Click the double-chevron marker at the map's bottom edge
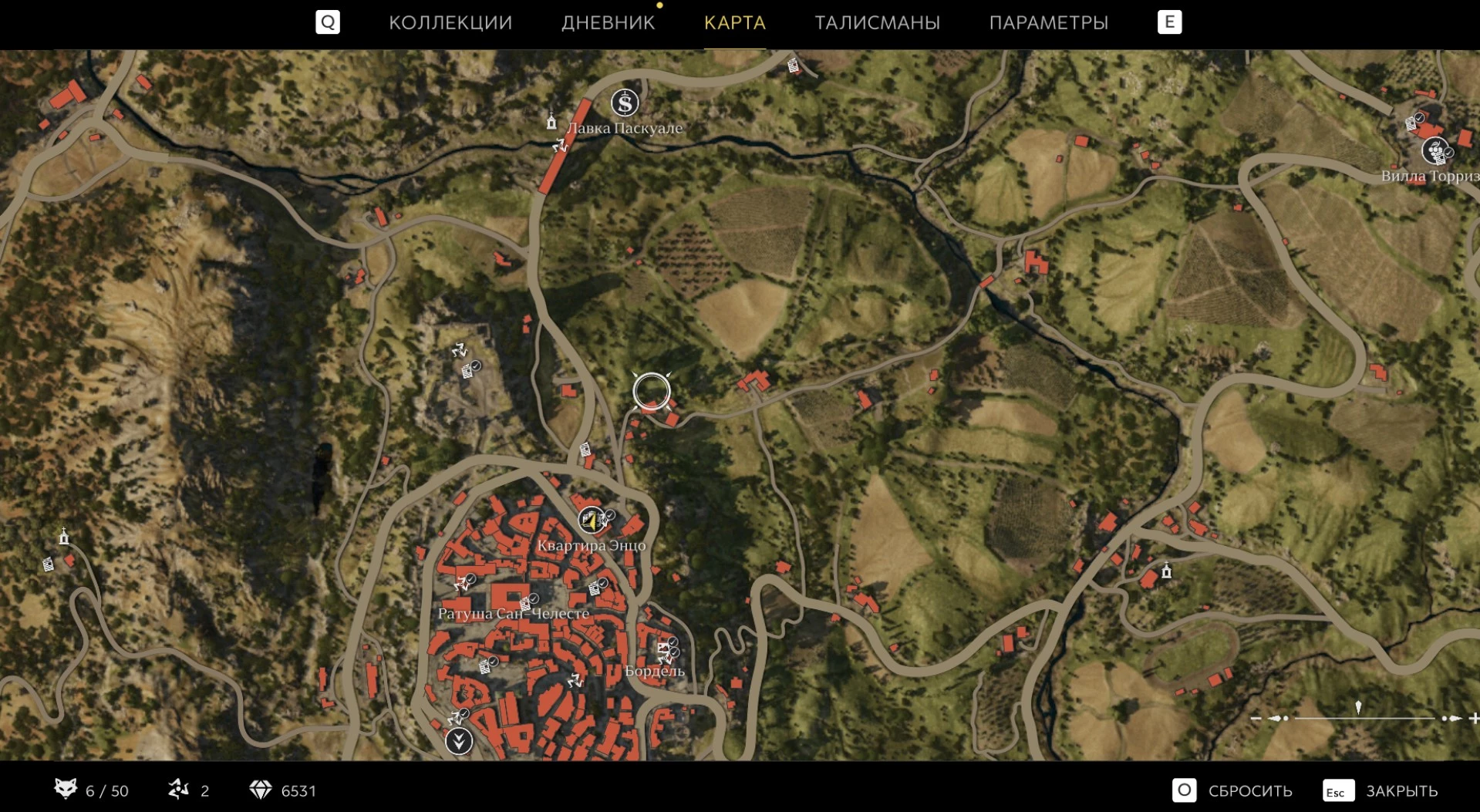Image resolution: width=1480 pixels, height=812 pixels. 459,741
